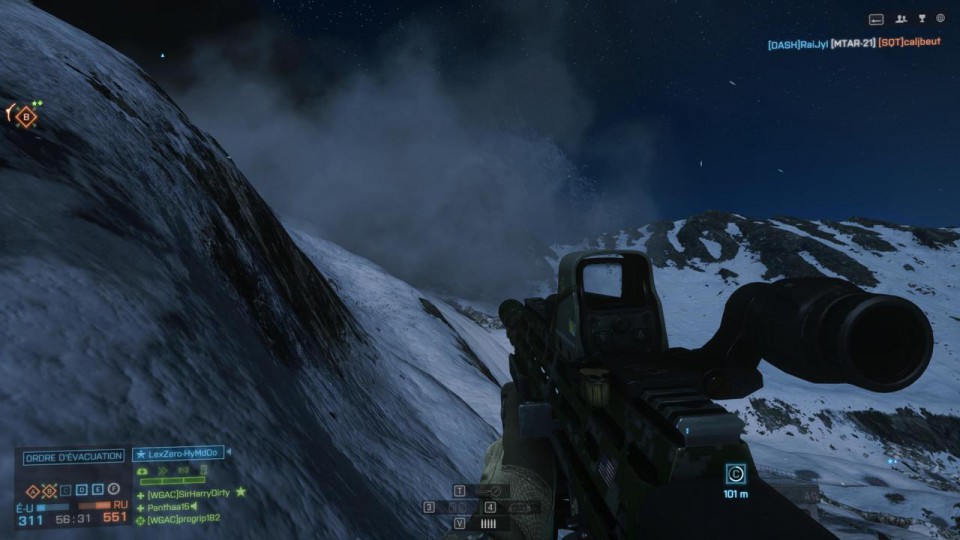The height and width of the screenshot is (540, 960).
Task: Choose objective D flag icon
Action: click(81, 491)
